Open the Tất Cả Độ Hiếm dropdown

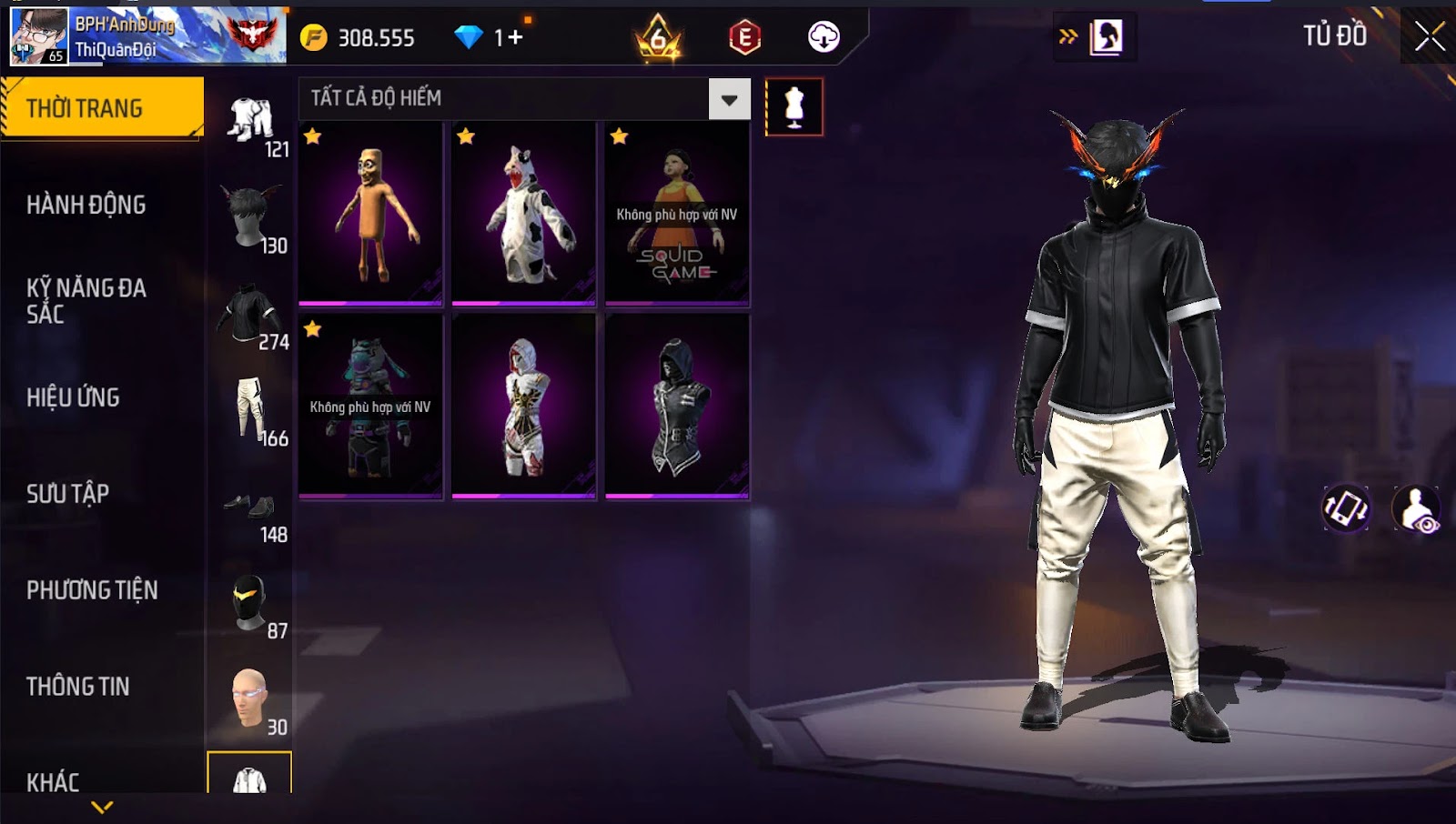[x=729, y=99]
